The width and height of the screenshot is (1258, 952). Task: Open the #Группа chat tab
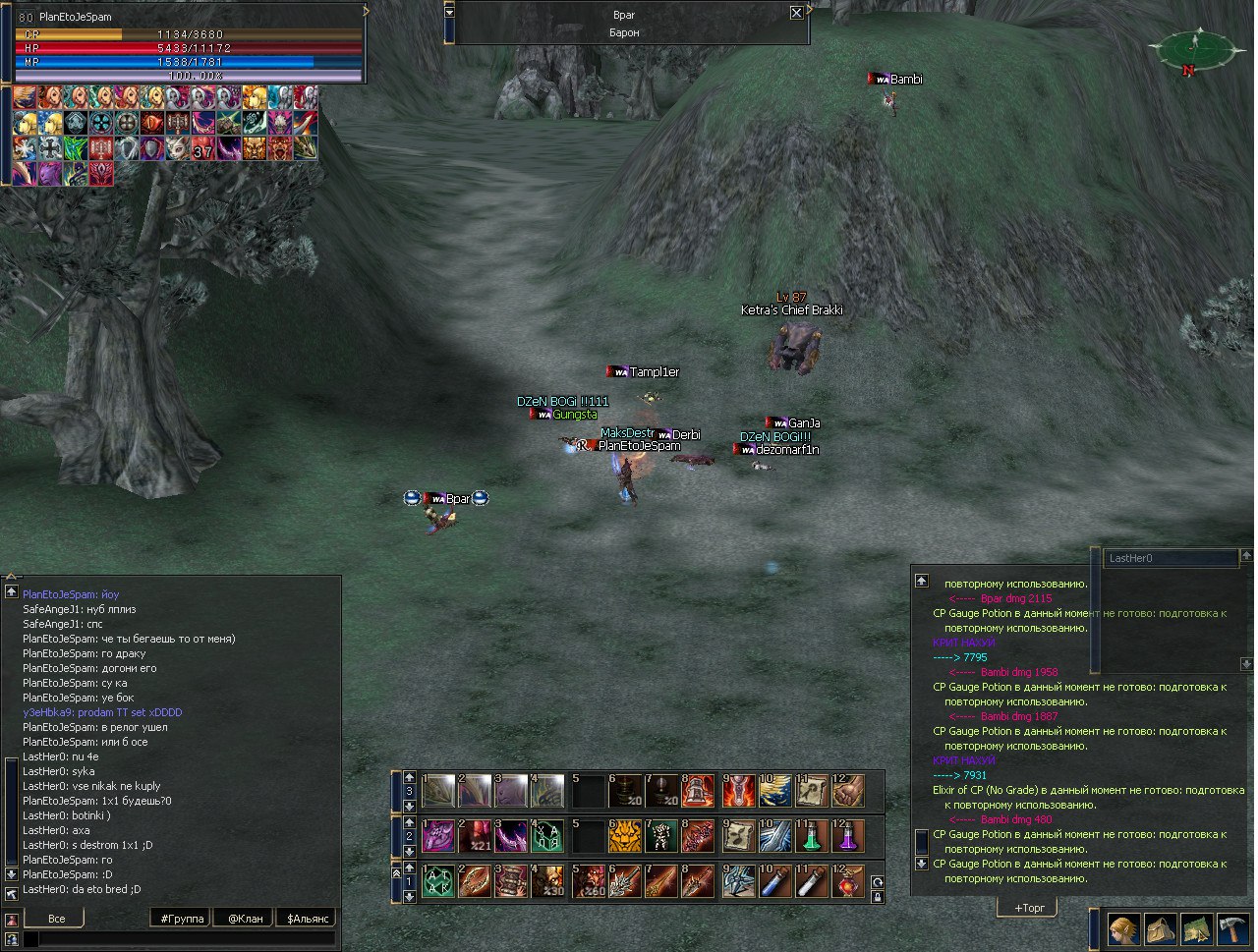[x=182, y=918]
